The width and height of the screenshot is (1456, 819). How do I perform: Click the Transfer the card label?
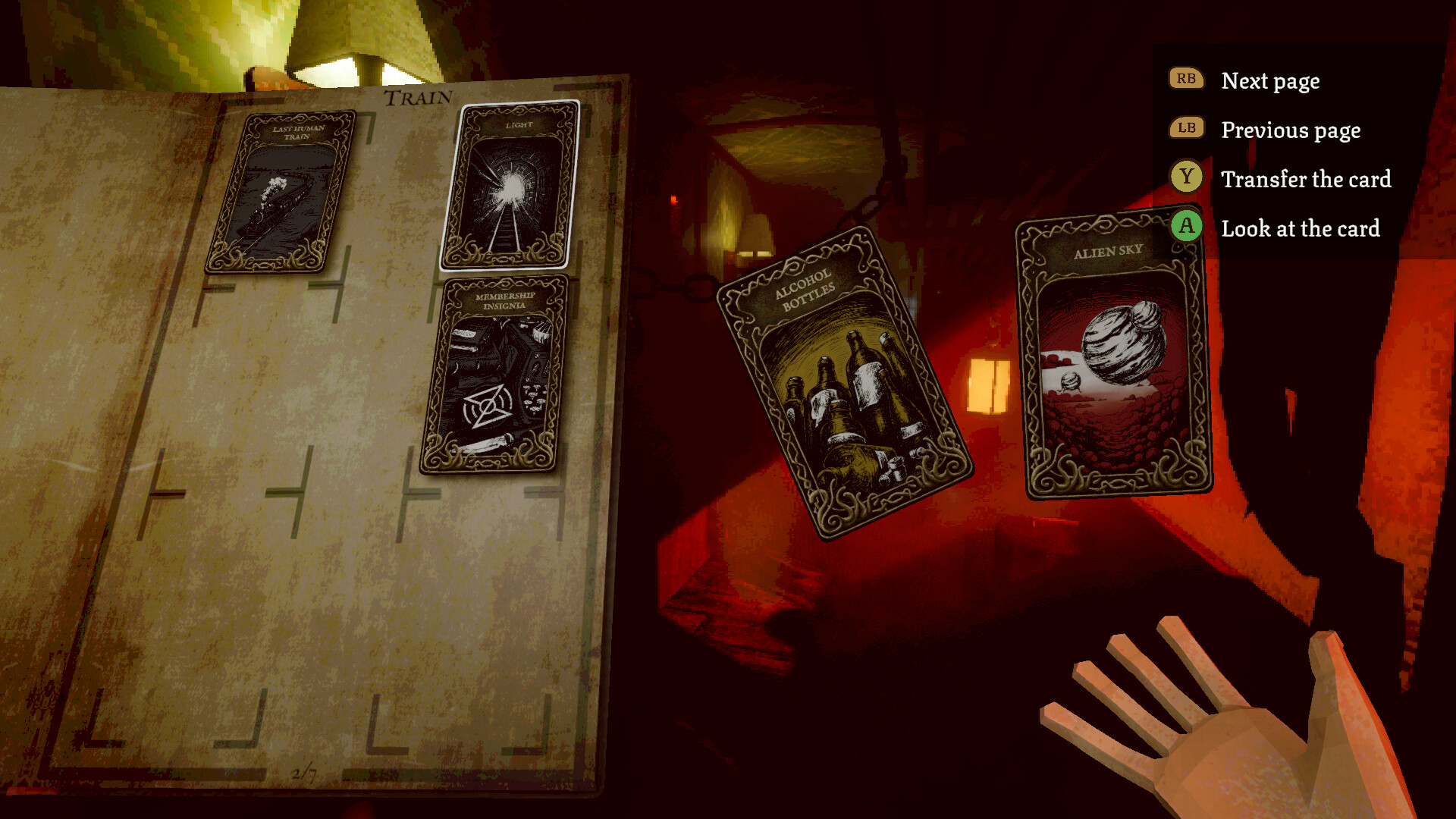pyautogui.click(x=1305, y=180)
